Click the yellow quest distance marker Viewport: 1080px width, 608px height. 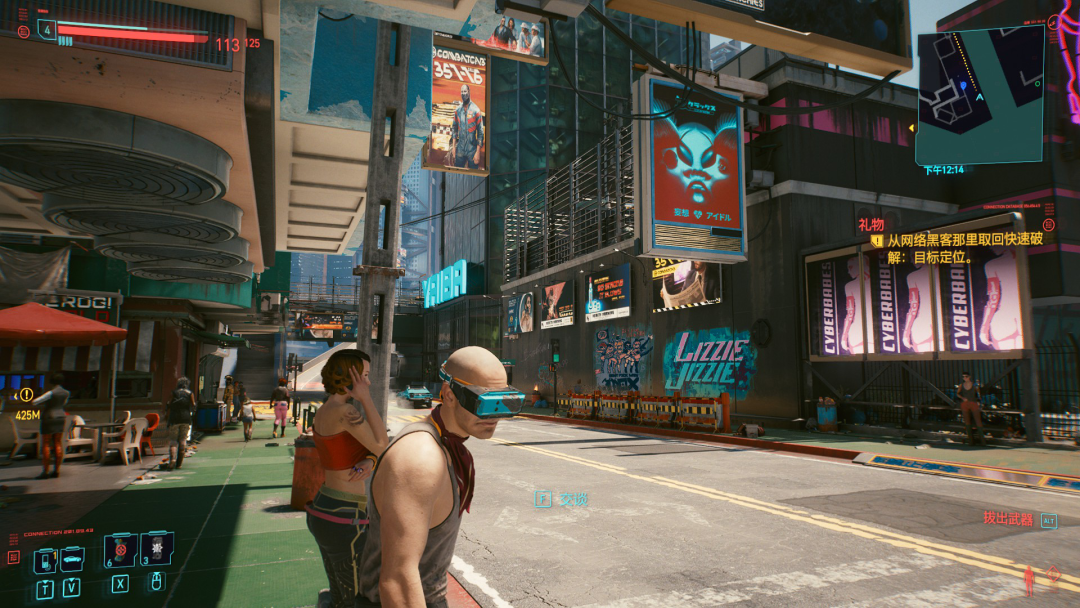[27, 396]
